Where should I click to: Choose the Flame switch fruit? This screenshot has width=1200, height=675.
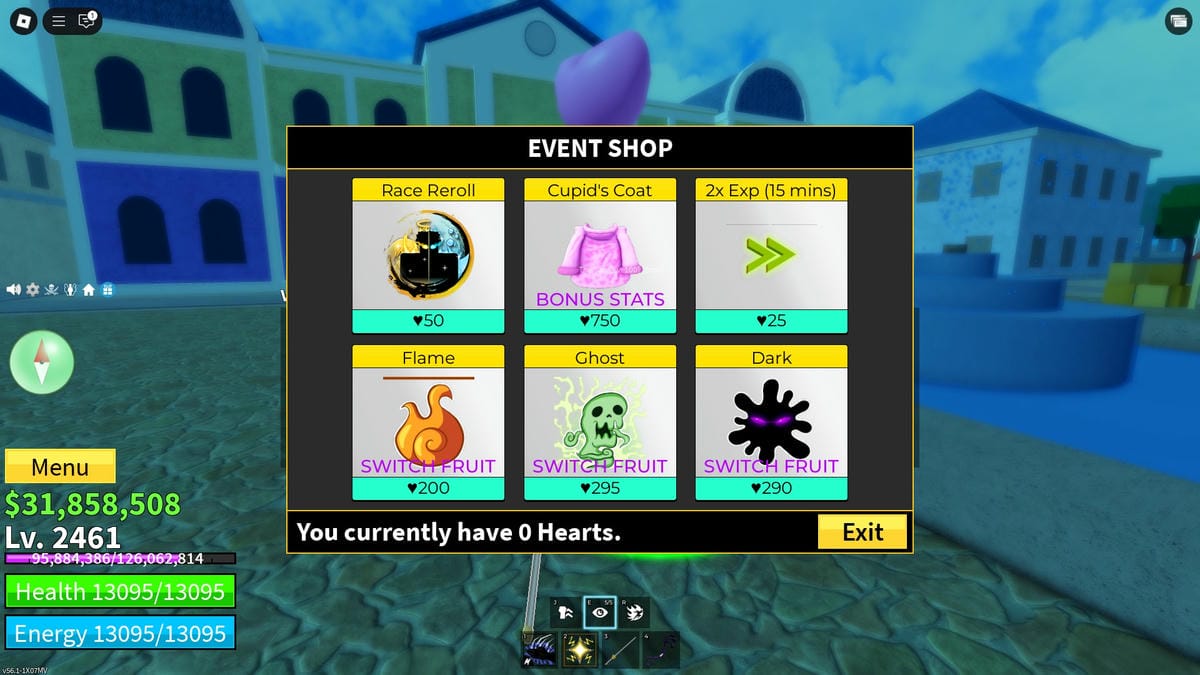coord(428,422)
